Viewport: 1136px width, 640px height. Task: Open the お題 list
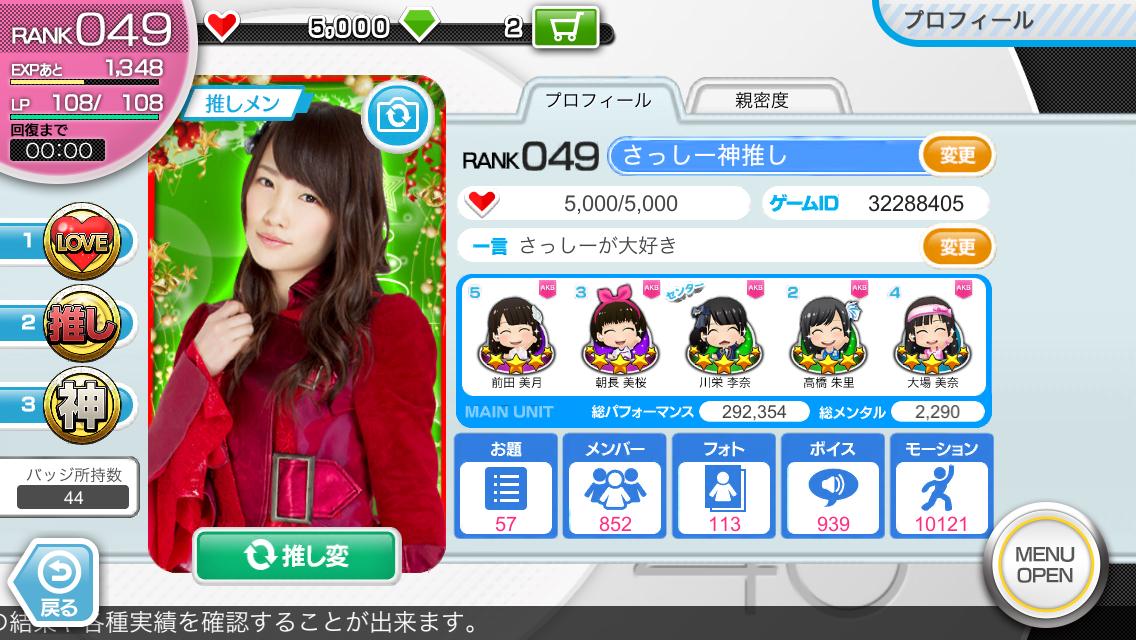pyautogui.click(x=507, y=486)
